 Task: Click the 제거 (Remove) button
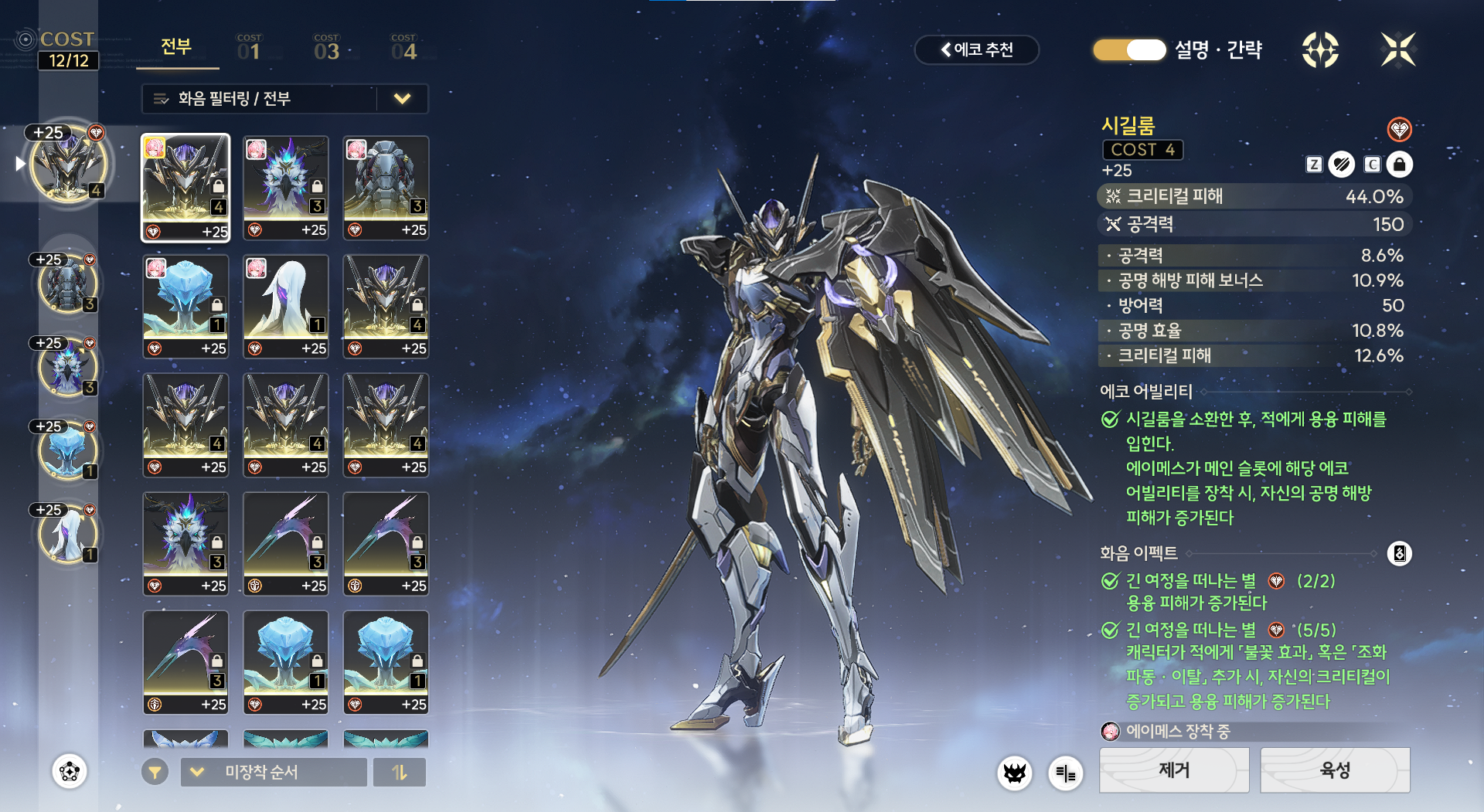click(x=1173, y=770)
